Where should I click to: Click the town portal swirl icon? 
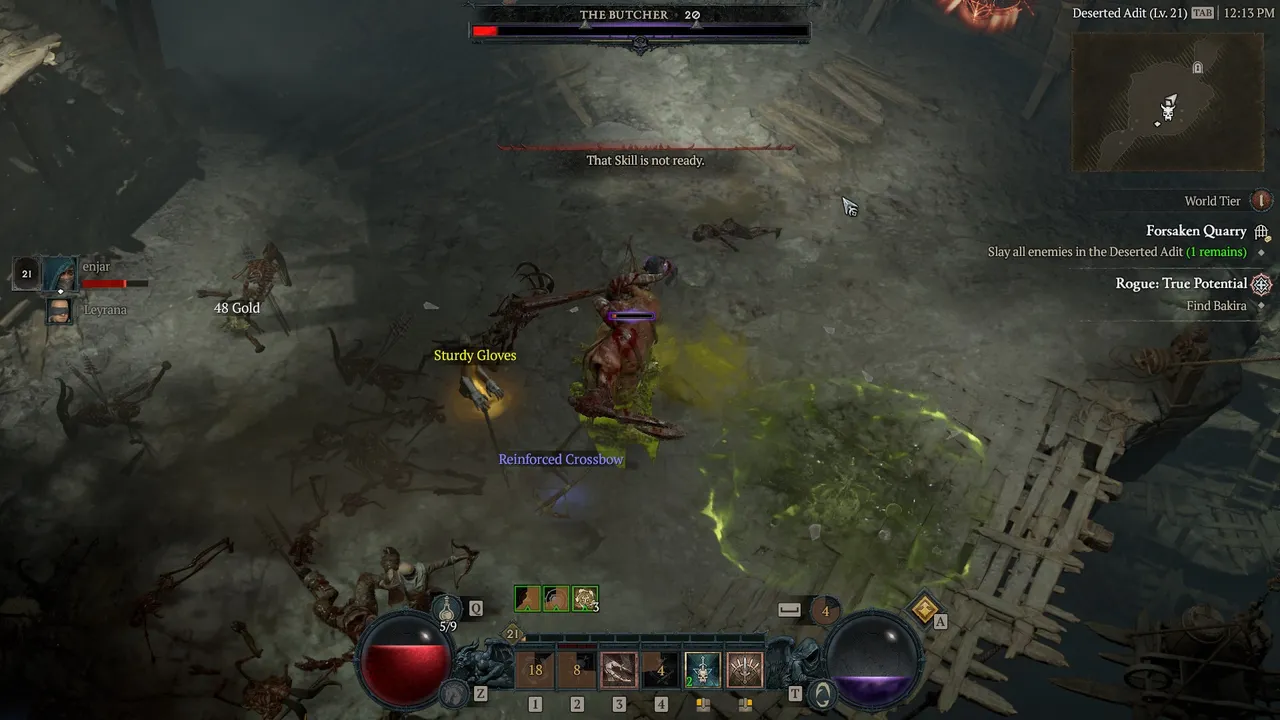[820, 692]
